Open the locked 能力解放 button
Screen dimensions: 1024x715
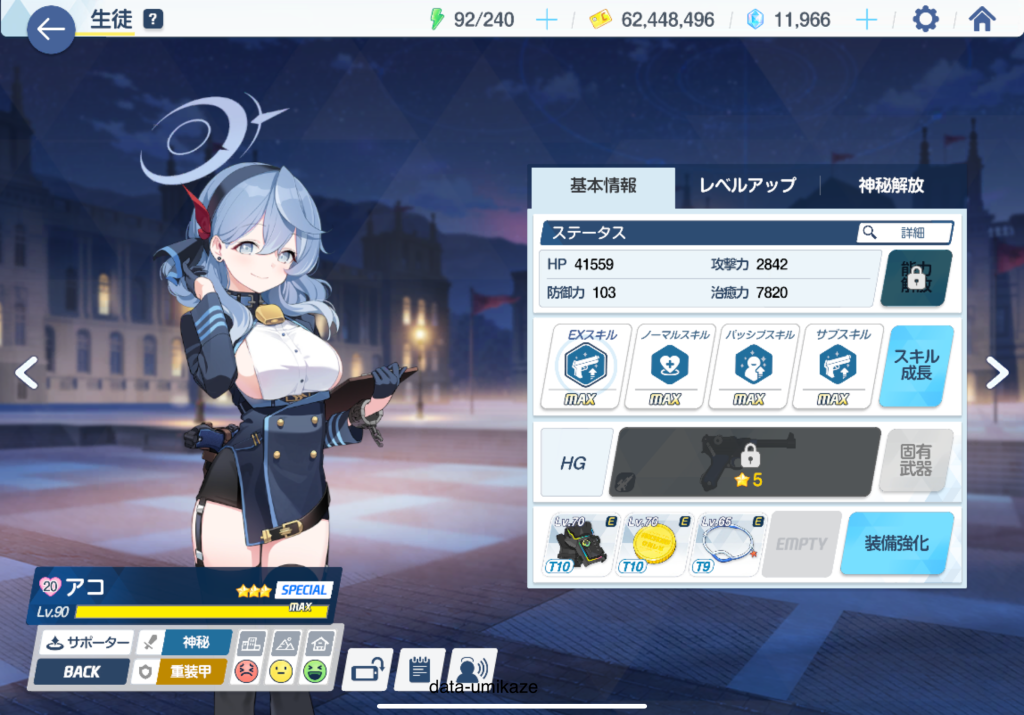click(x=916, y=278)
